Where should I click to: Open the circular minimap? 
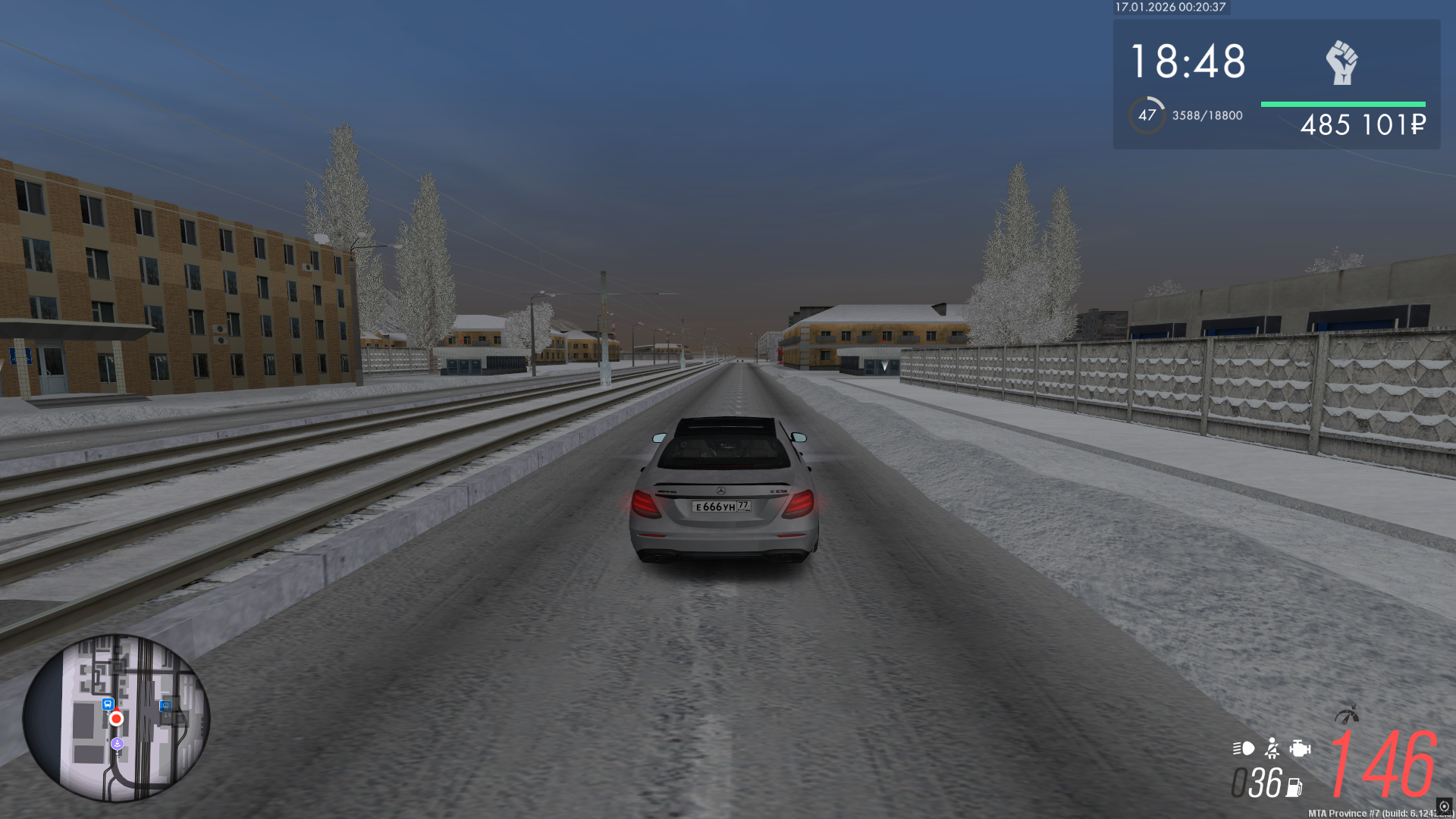[x=116, y=717]
